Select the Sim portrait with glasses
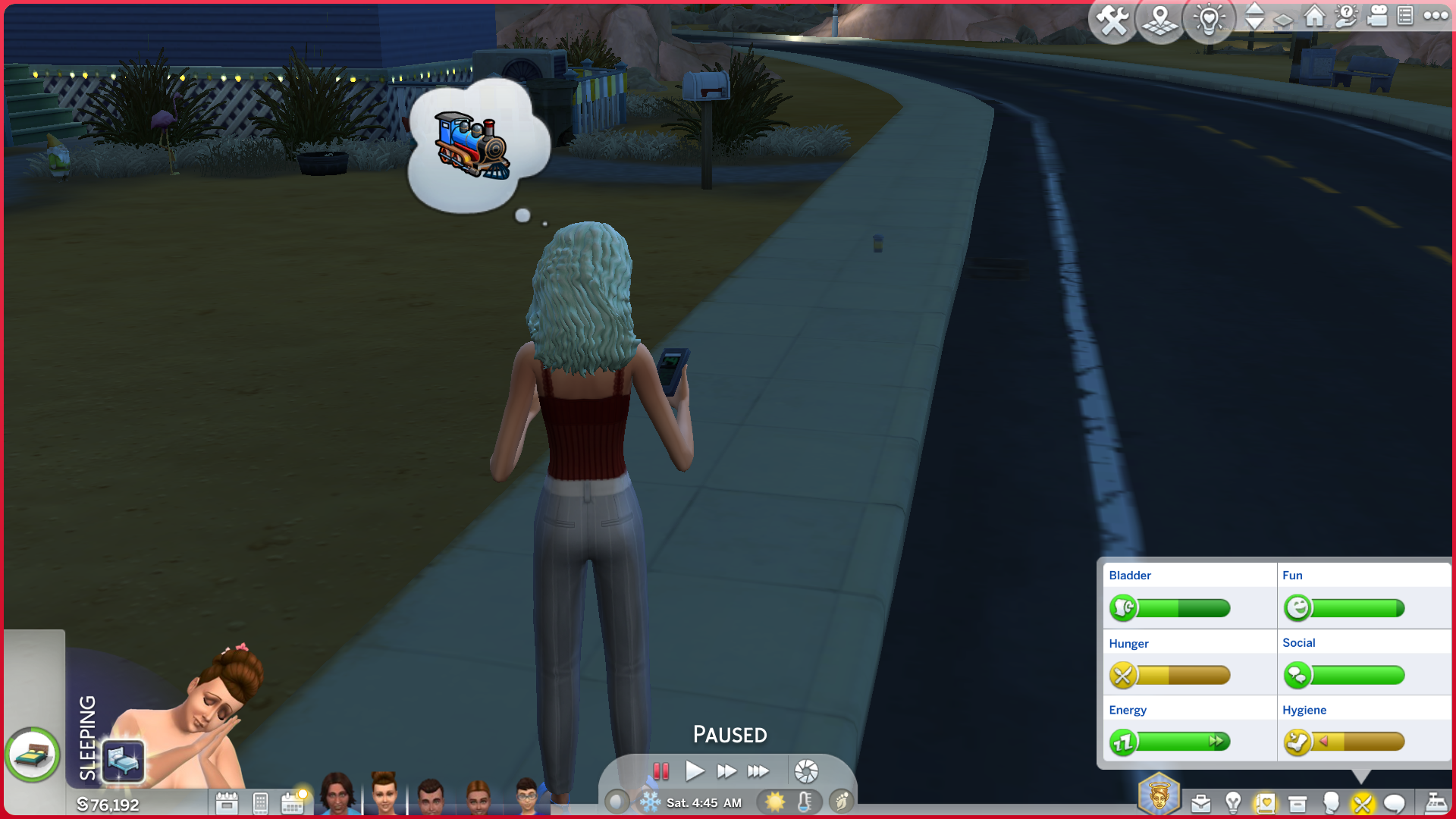Viewport: 1456px width, 819px height. click(x=528, y=796)
